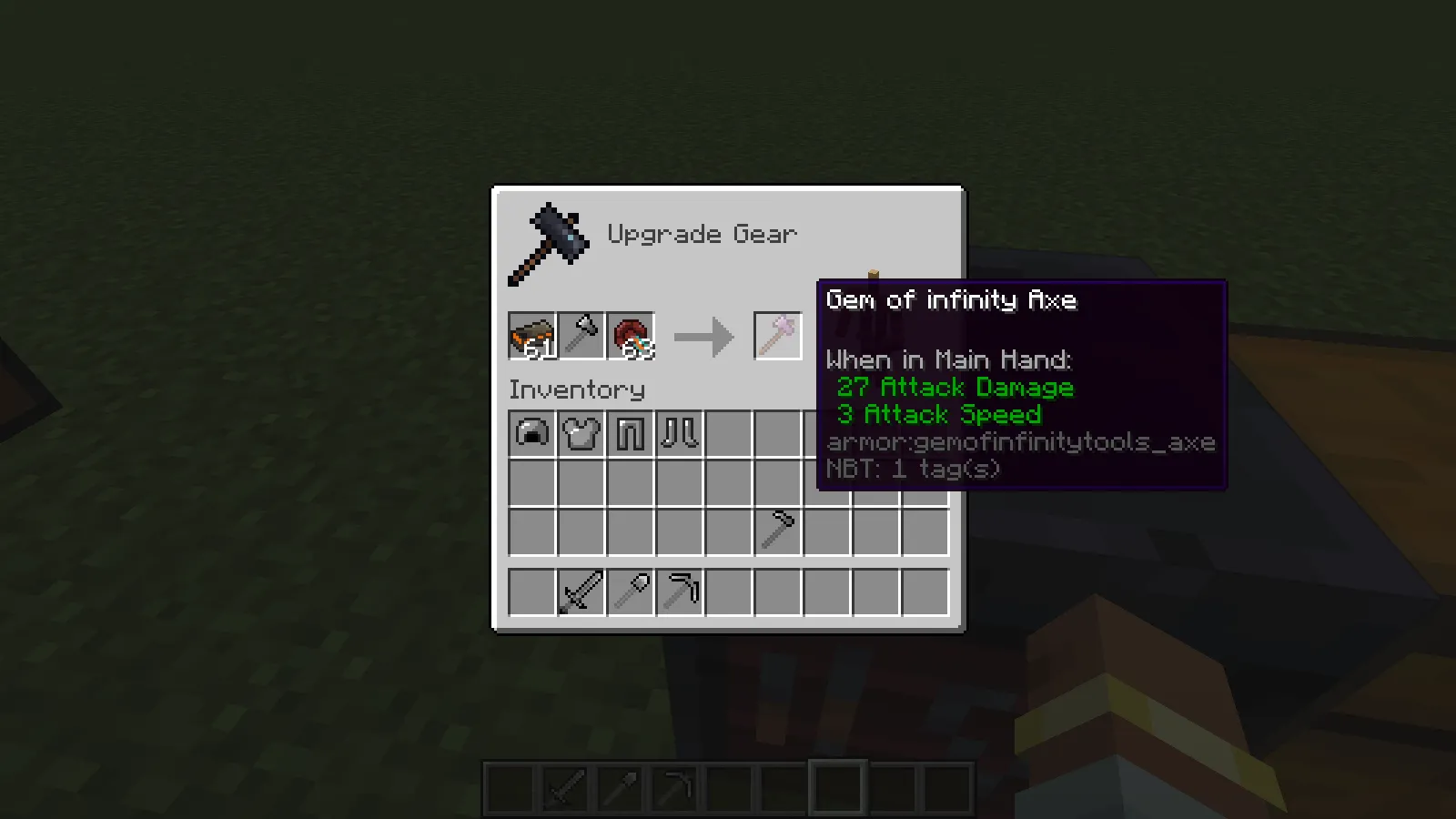This screenshot has height=819, width=1456.
Task: Select the iron helmet in the inventory
Action: [x=532, y=434]
